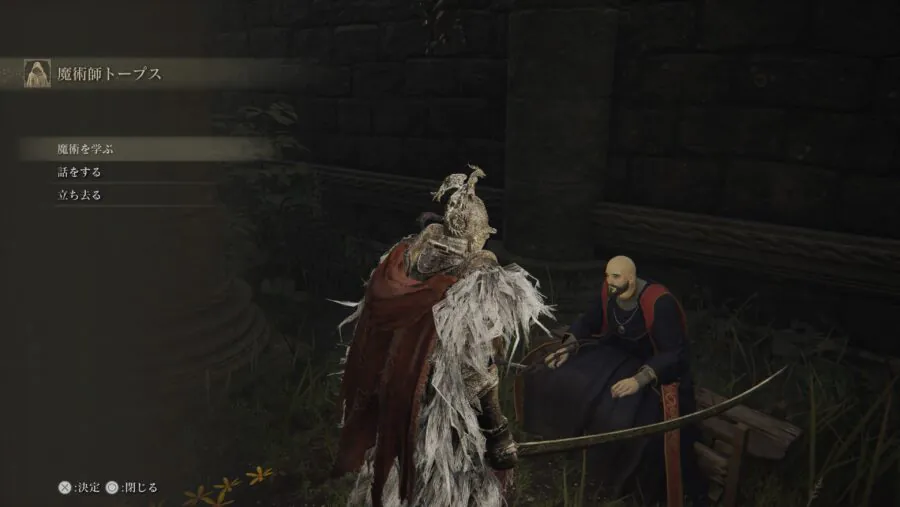
Task: Pick 立ち去る to leave the conversation
Action: (x=79, y=195)
